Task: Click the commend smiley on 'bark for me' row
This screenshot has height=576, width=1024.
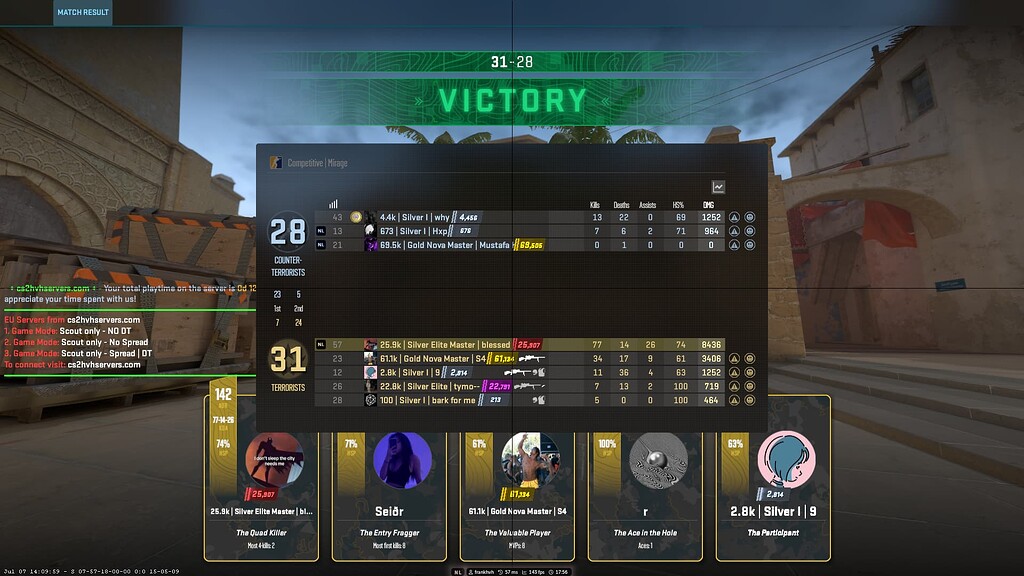Action: (x=750, y=400)
